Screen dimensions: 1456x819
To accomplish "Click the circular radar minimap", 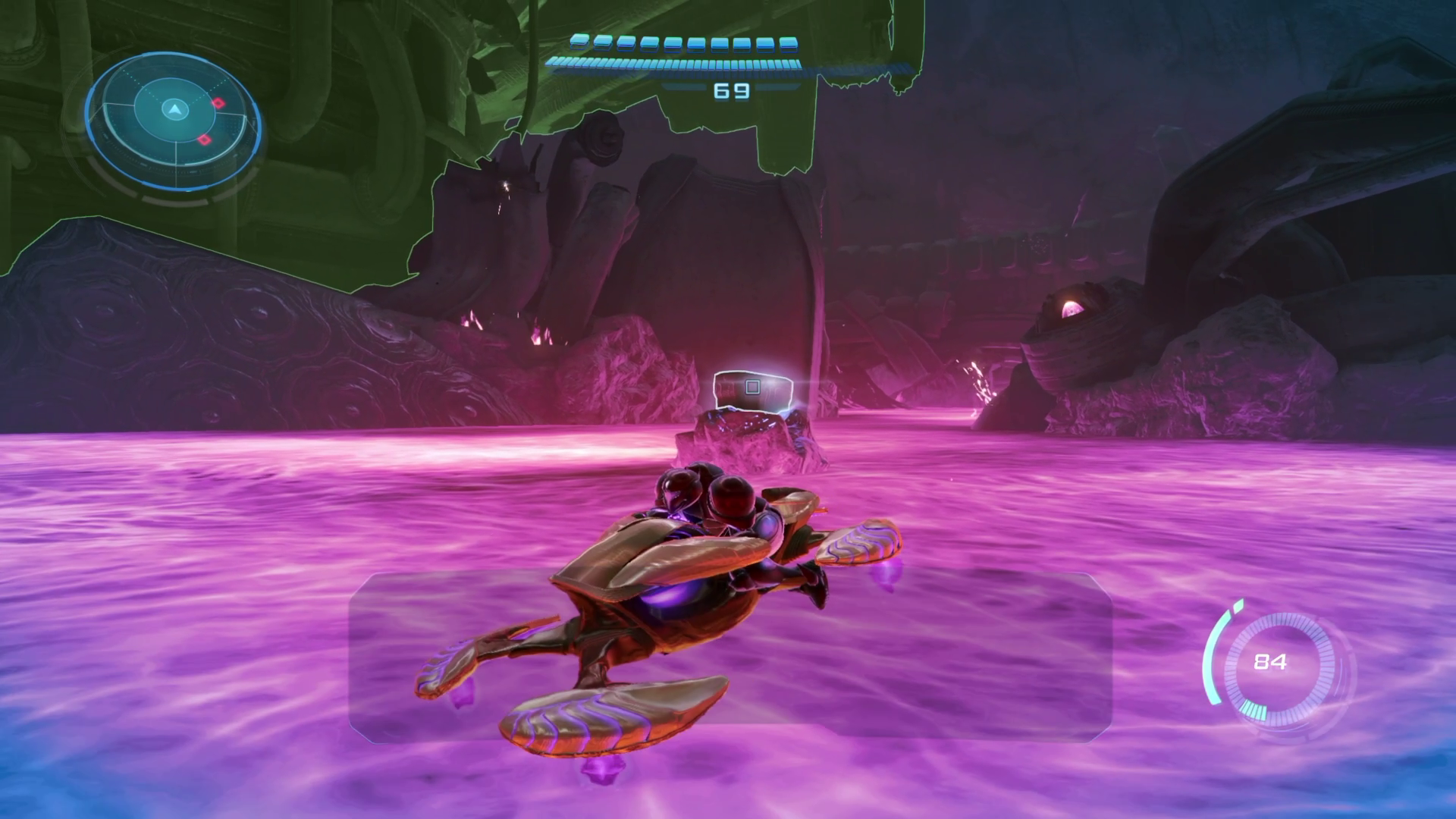I will click(173, 121).
